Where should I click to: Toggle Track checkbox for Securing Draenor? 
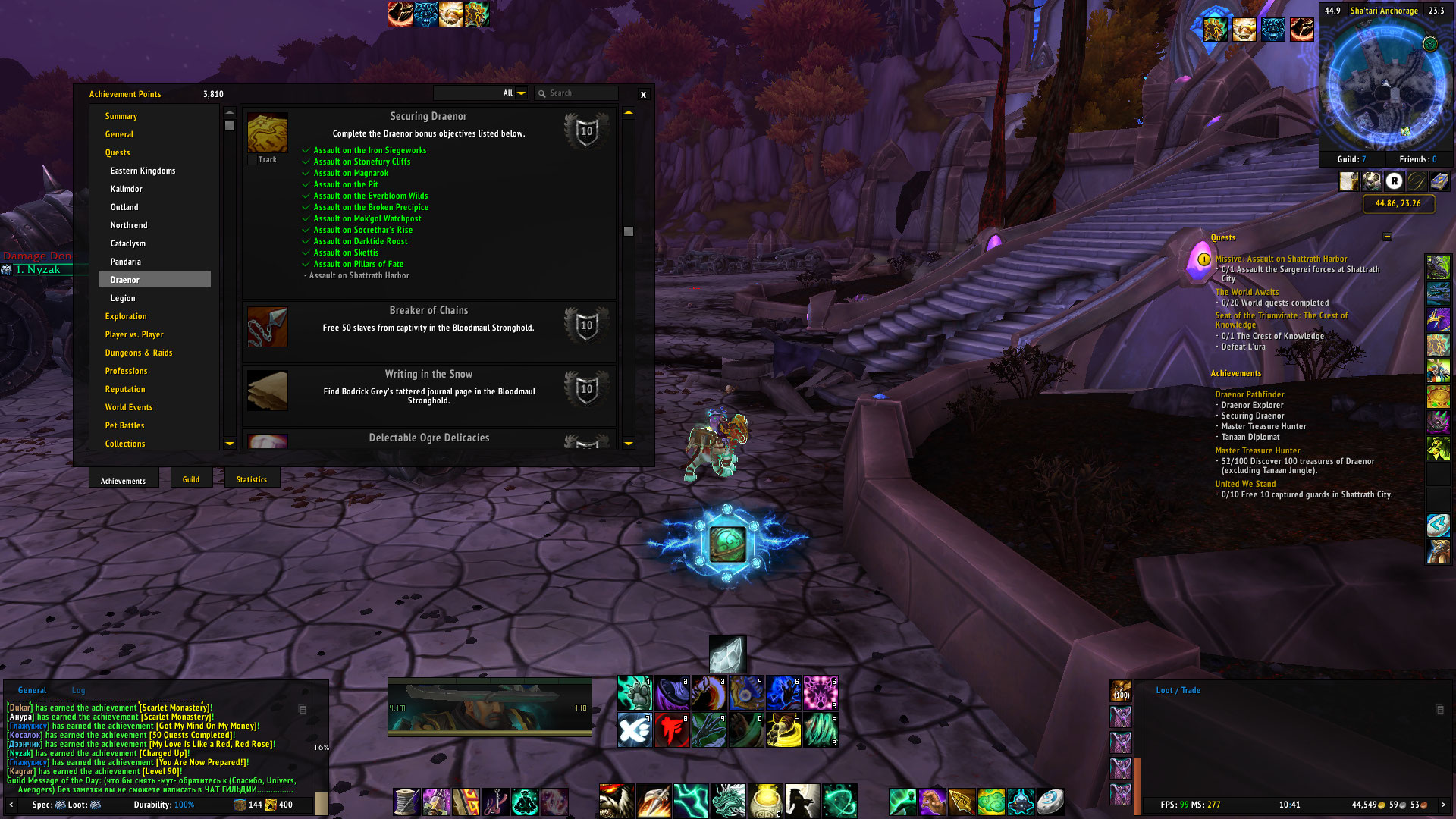(253, 160)
